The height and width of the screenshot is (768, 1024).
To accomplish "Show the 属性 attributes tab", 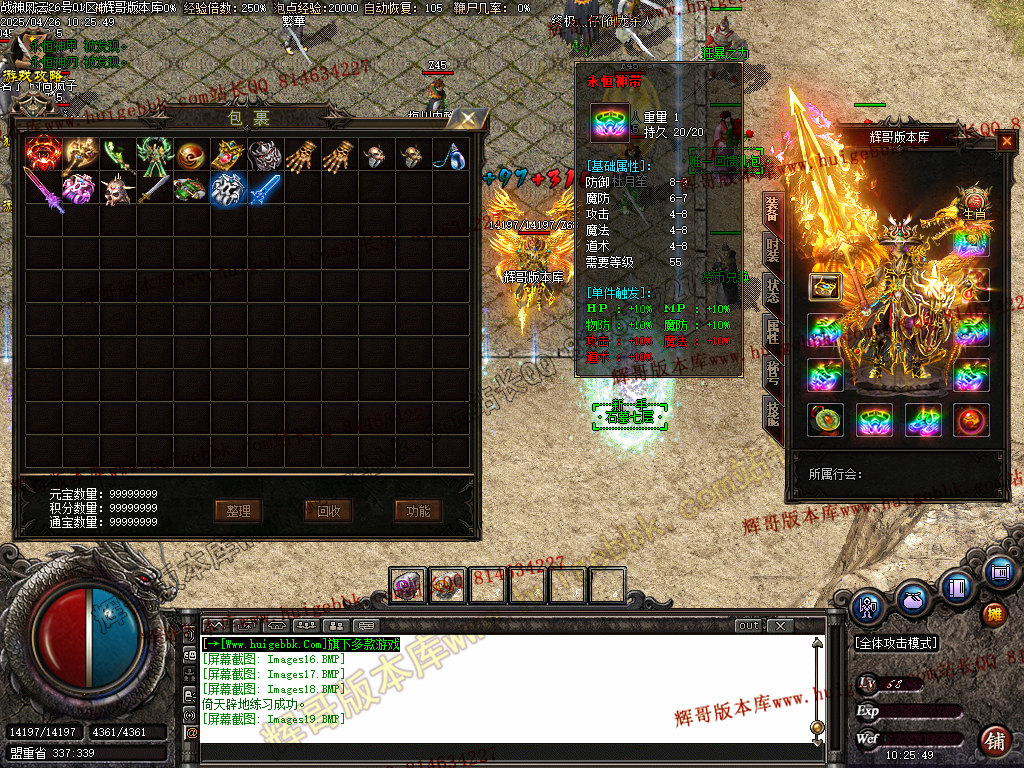I will pos(773,331).
